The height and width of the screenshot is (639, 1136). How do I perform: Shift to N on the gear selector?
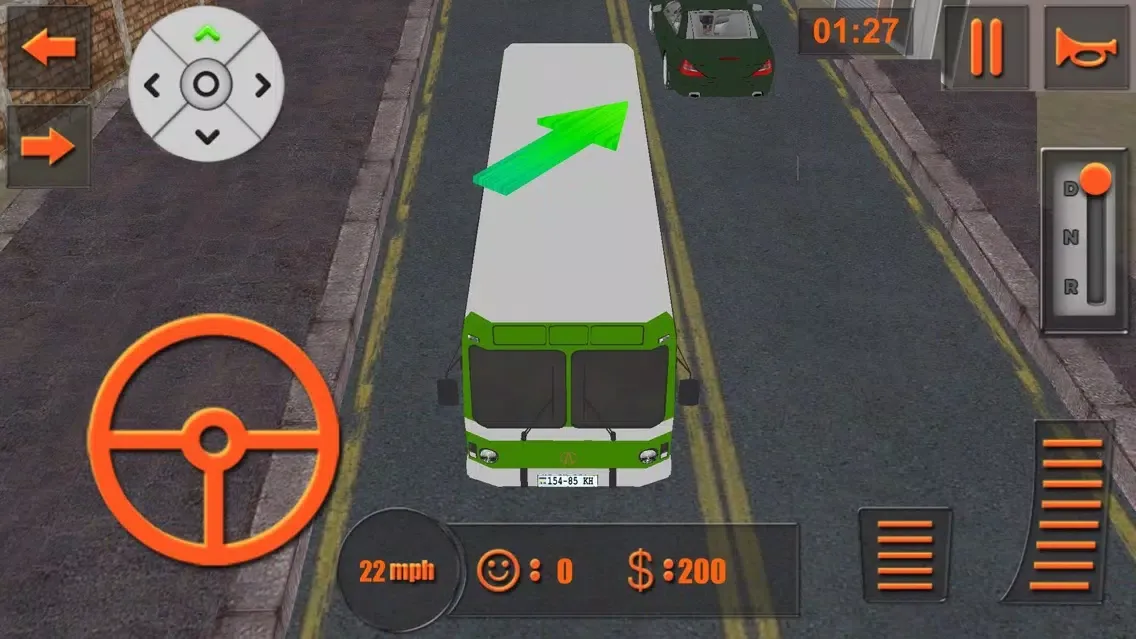[1071, 238]
